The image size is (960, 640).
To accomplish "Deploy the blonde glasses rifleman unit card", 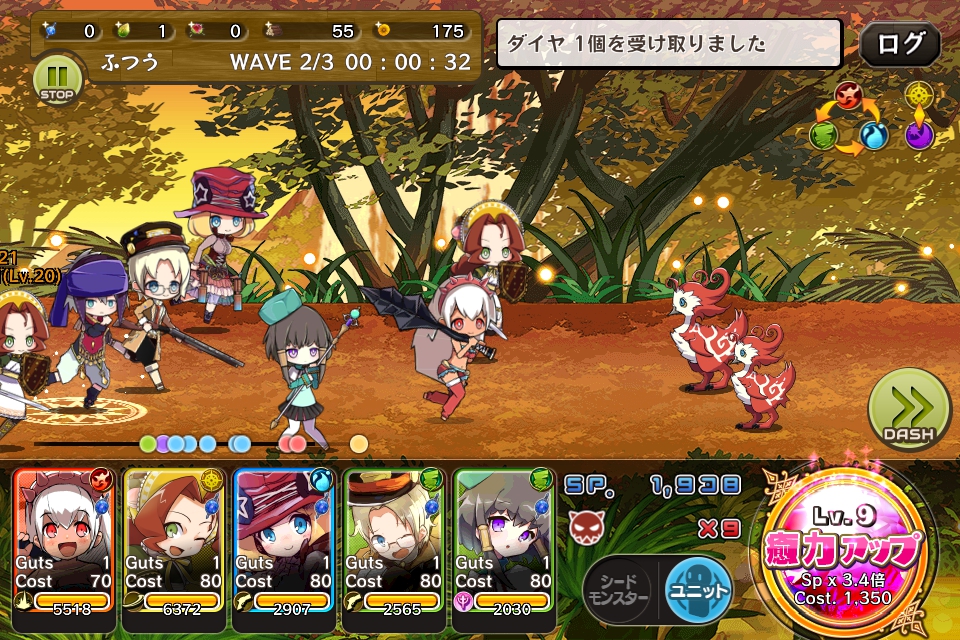I will click(x=394, y=540).
